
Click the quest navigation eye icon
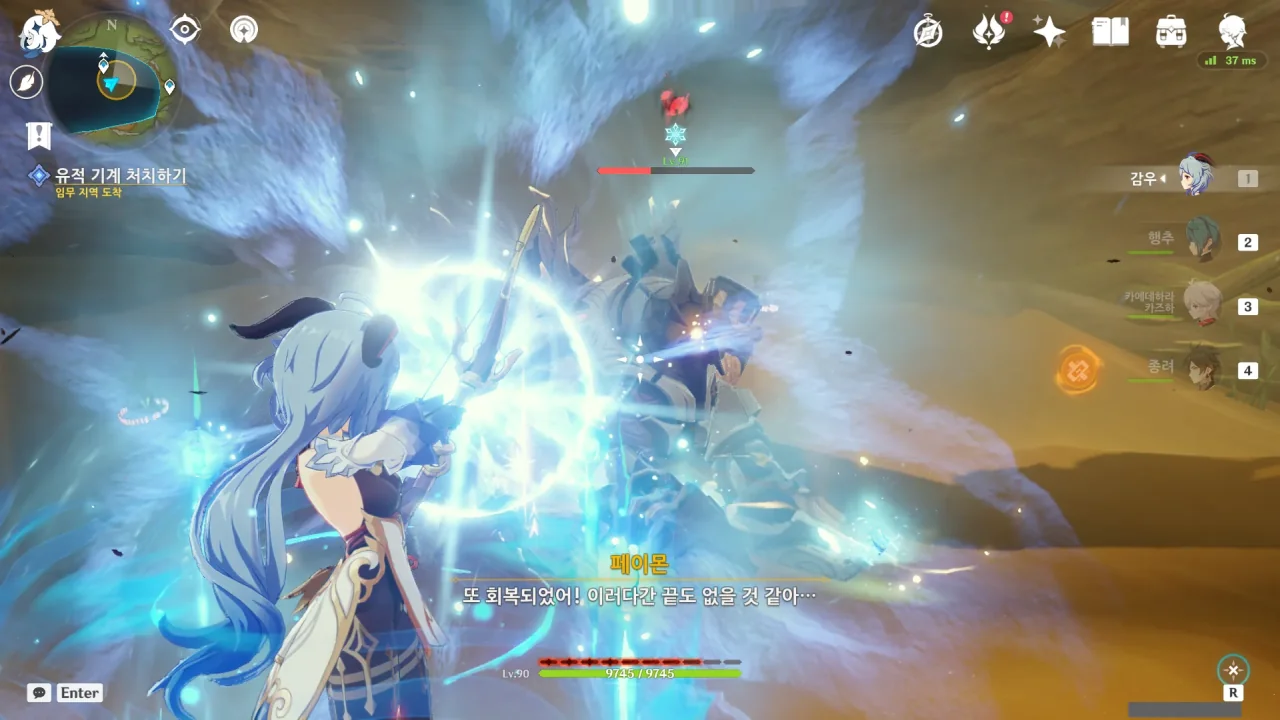(185, 29)
